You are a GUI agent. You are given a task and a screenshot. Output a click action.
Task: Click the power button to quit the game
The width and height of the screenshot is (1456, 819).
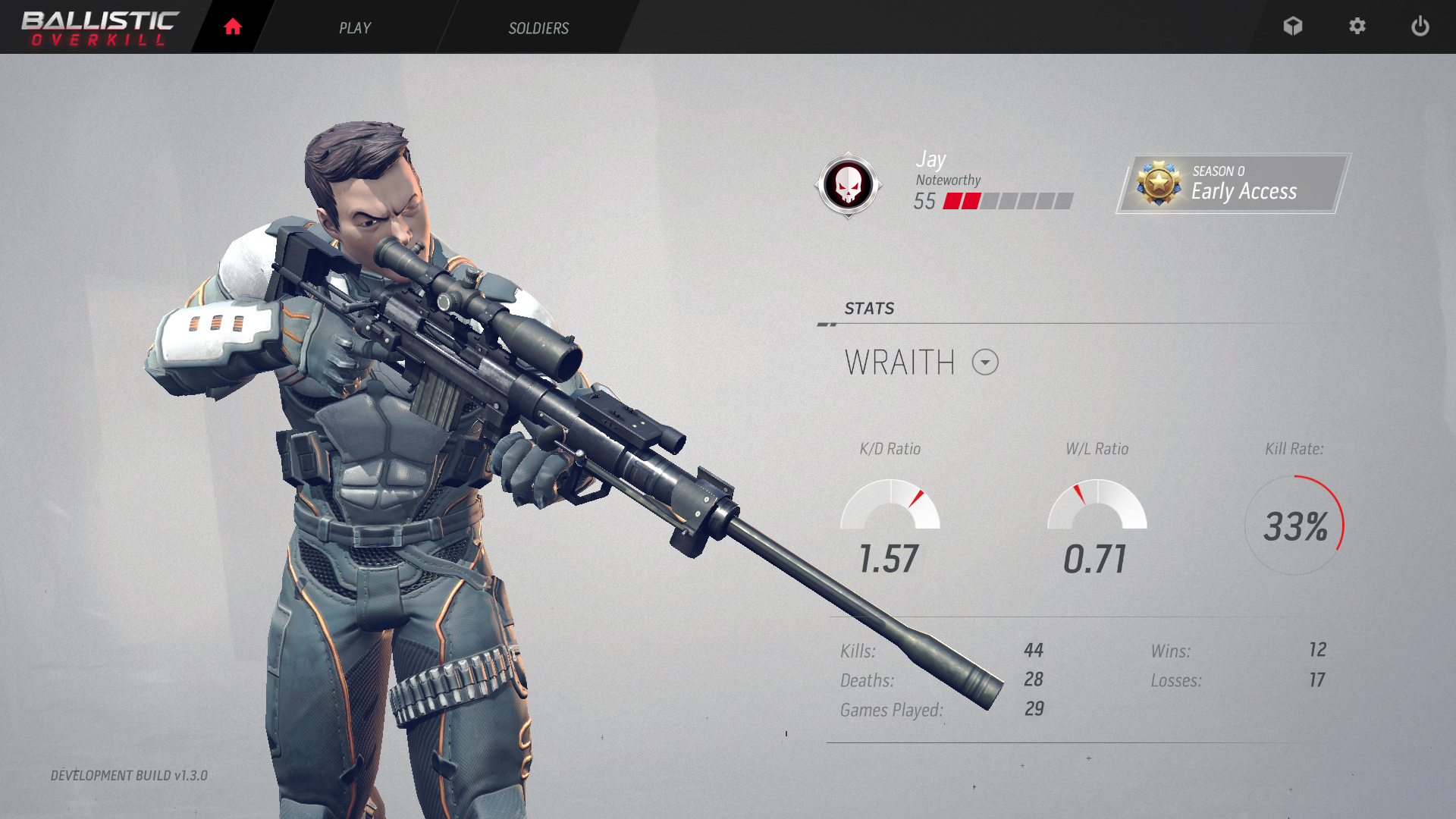1420,27
